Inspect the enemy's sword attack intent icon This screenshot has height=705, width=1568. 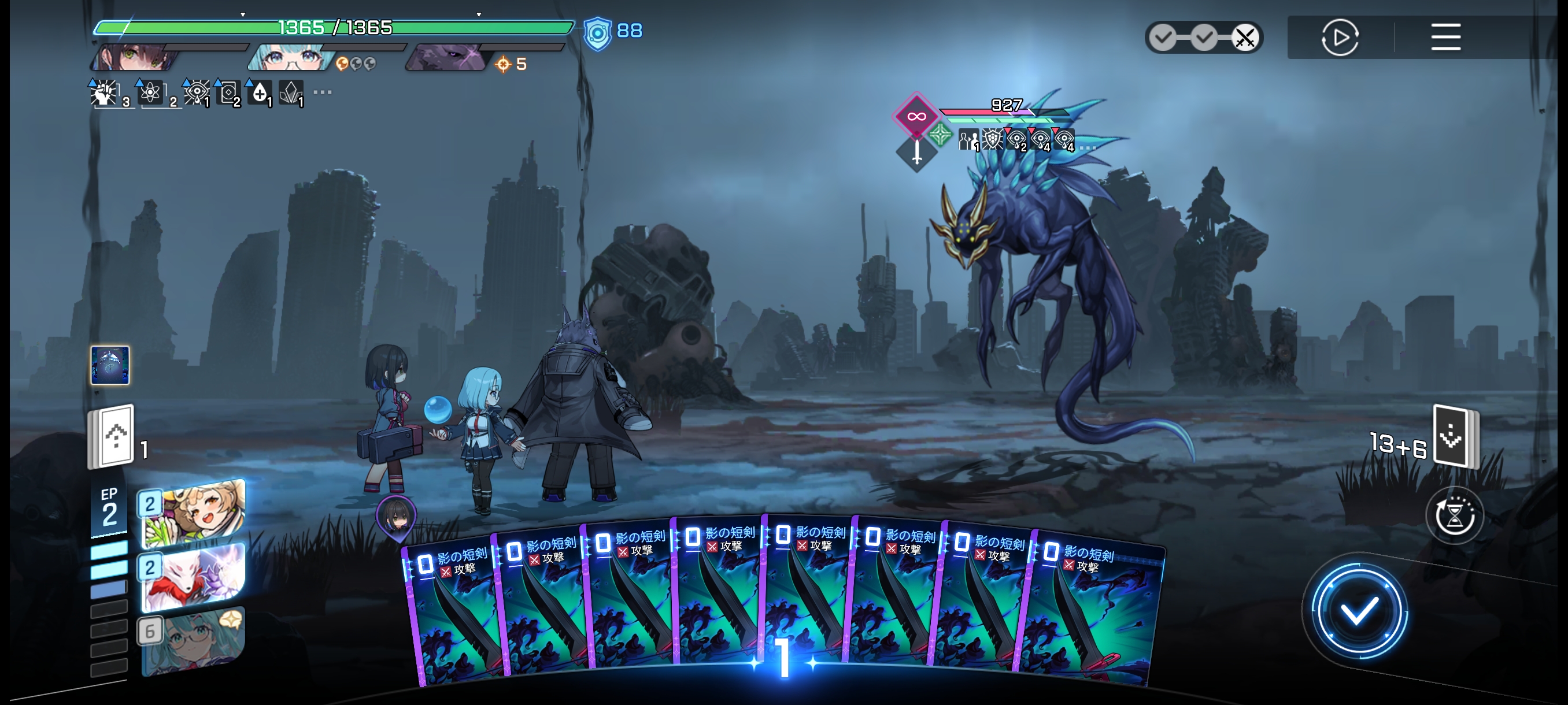[916, 152]
